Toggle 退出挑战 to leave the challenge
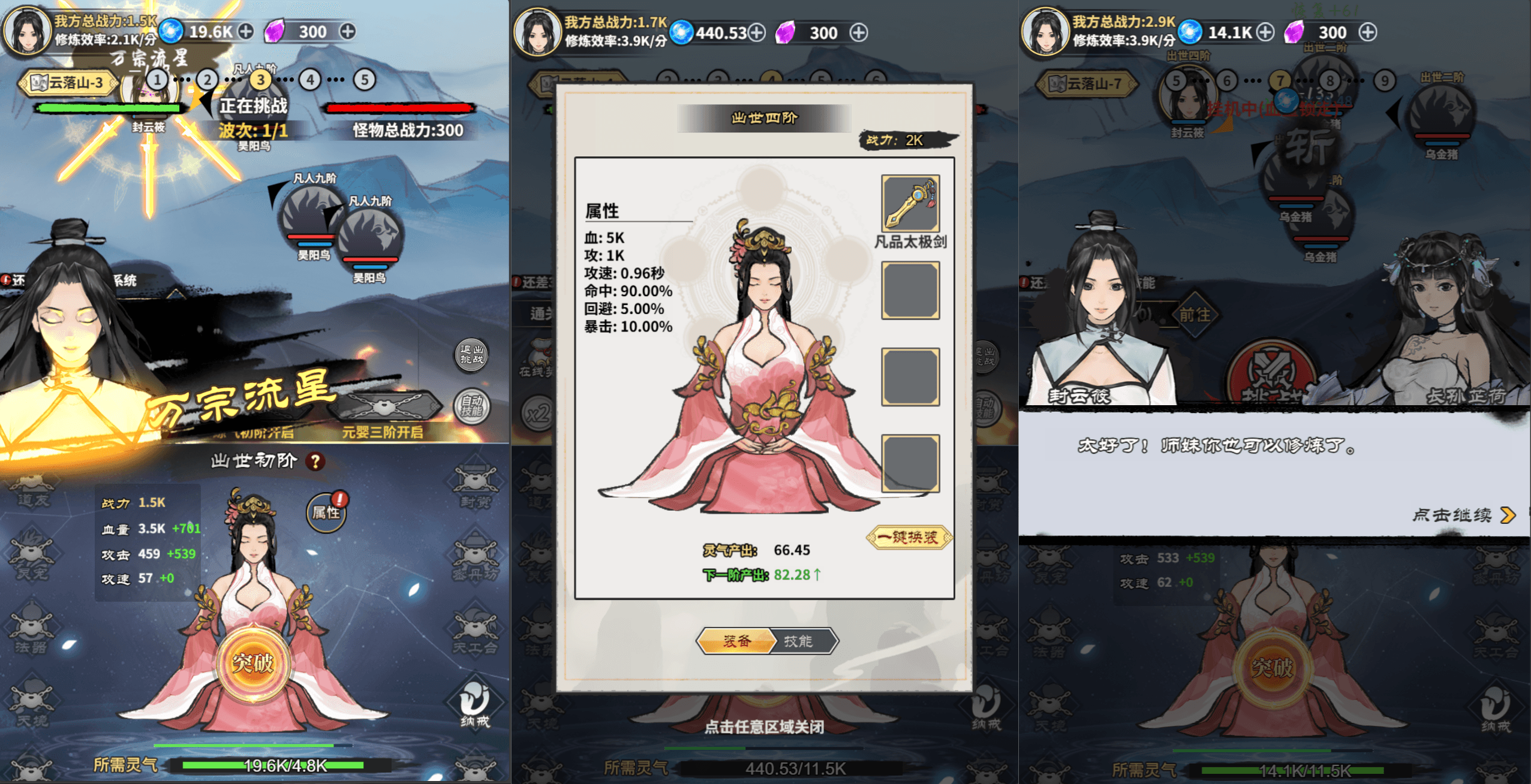The image size is (1531, 784). point(473,355)
